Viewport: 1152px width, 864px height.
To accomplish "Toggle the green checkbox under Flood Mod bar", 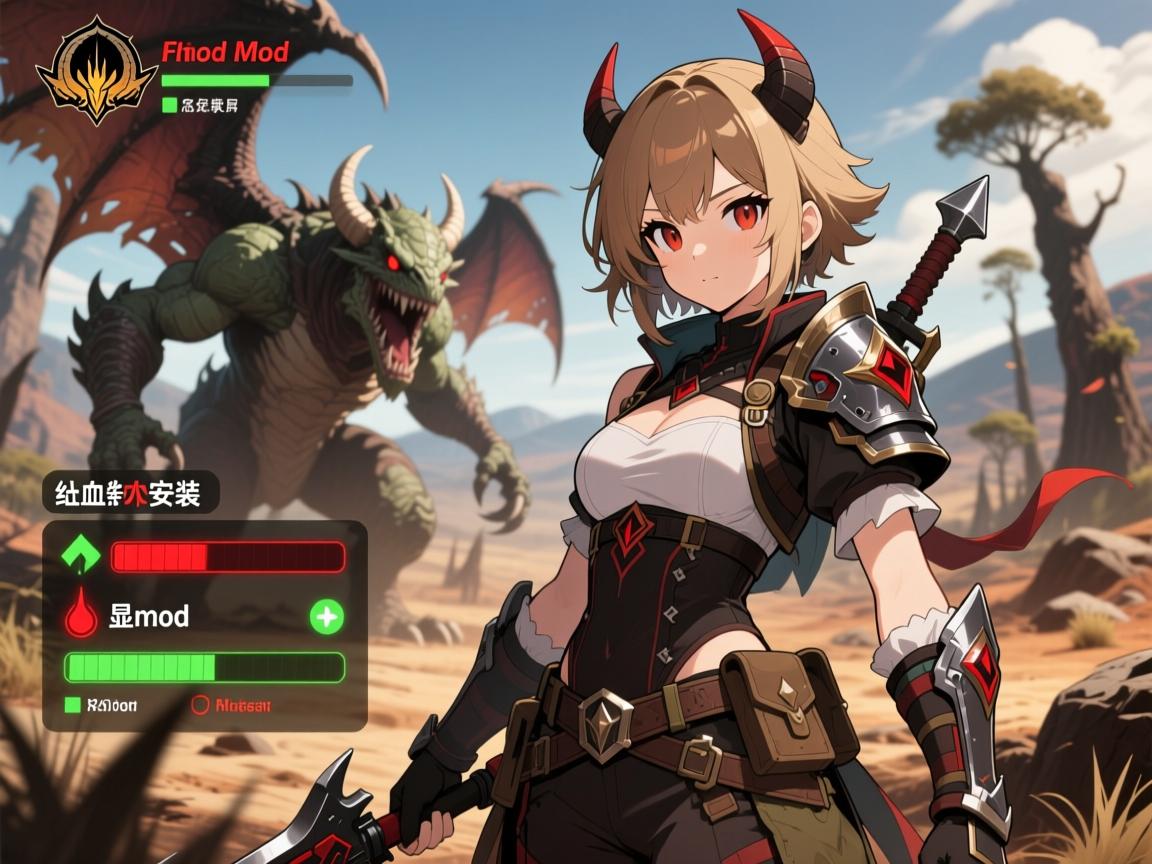I will (x=169, y=104).
